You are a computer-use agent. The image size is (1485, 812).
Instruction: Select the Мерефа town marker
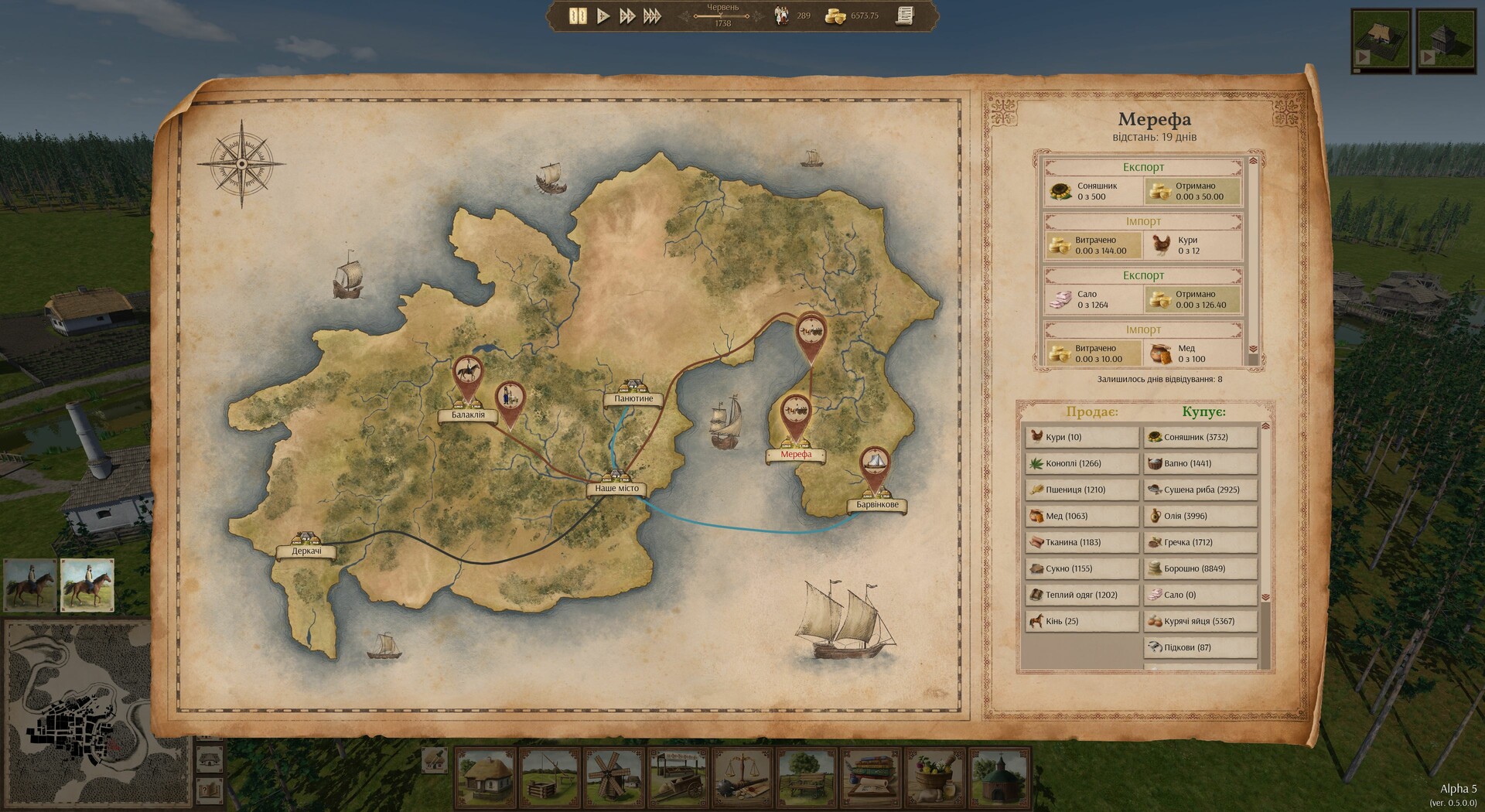coord(796,454)
